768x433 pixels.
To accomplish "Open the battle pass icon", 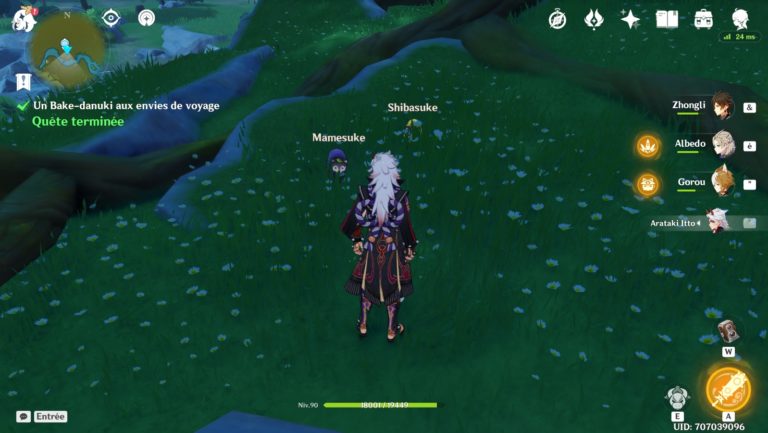I will (593, 18).
